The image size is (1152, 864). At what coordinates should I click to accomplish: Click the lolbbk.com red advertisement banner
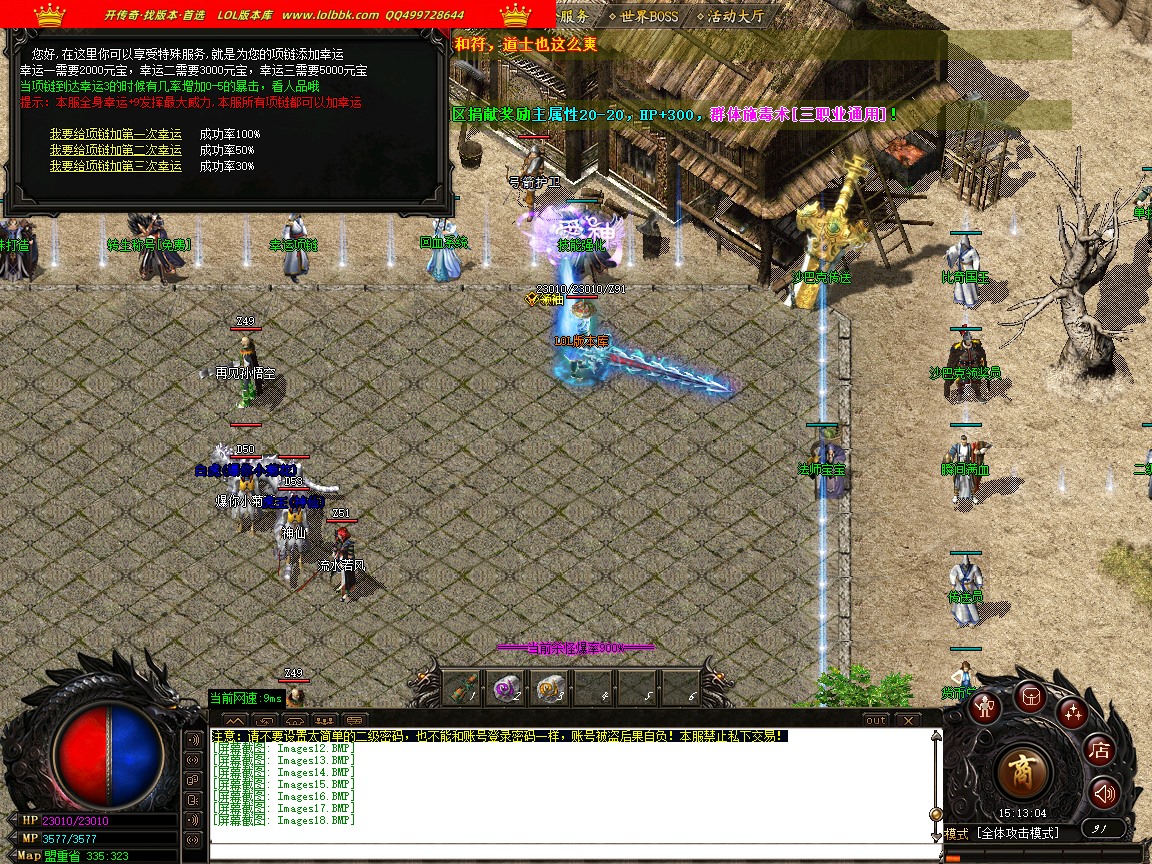[x=278, y=15]
